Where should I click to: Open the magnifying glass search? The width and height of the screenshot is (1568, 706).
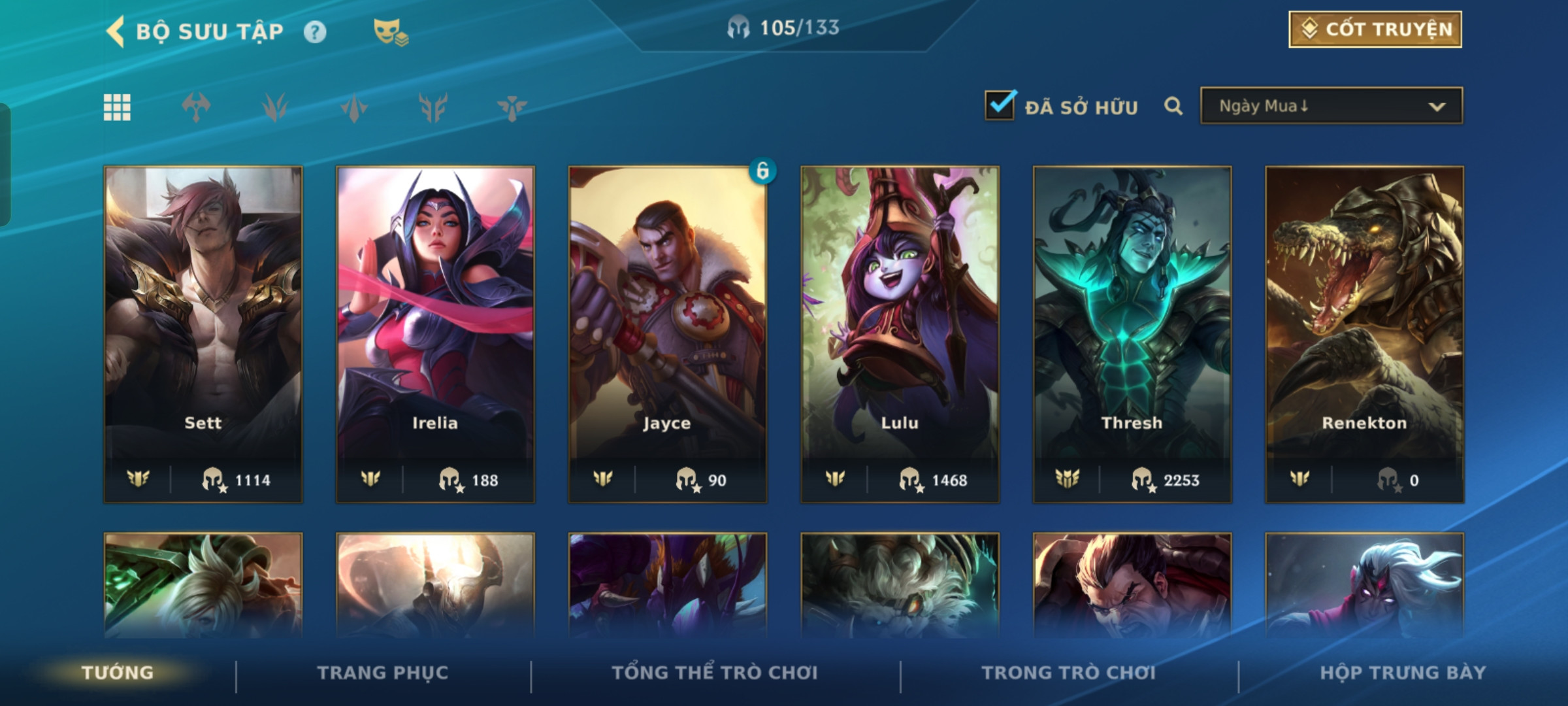[1173, 106]
